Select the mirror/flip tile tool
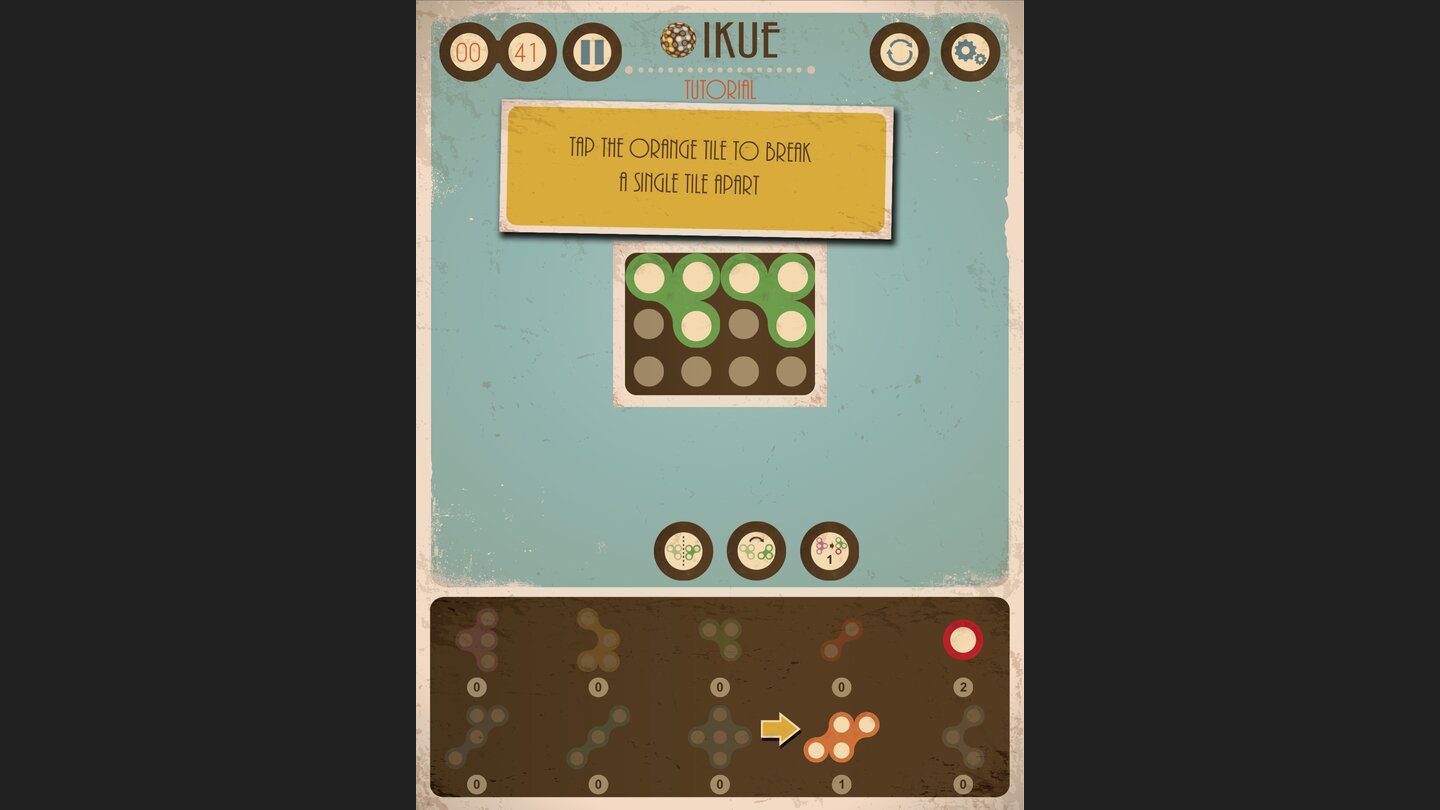 (682, 551)
